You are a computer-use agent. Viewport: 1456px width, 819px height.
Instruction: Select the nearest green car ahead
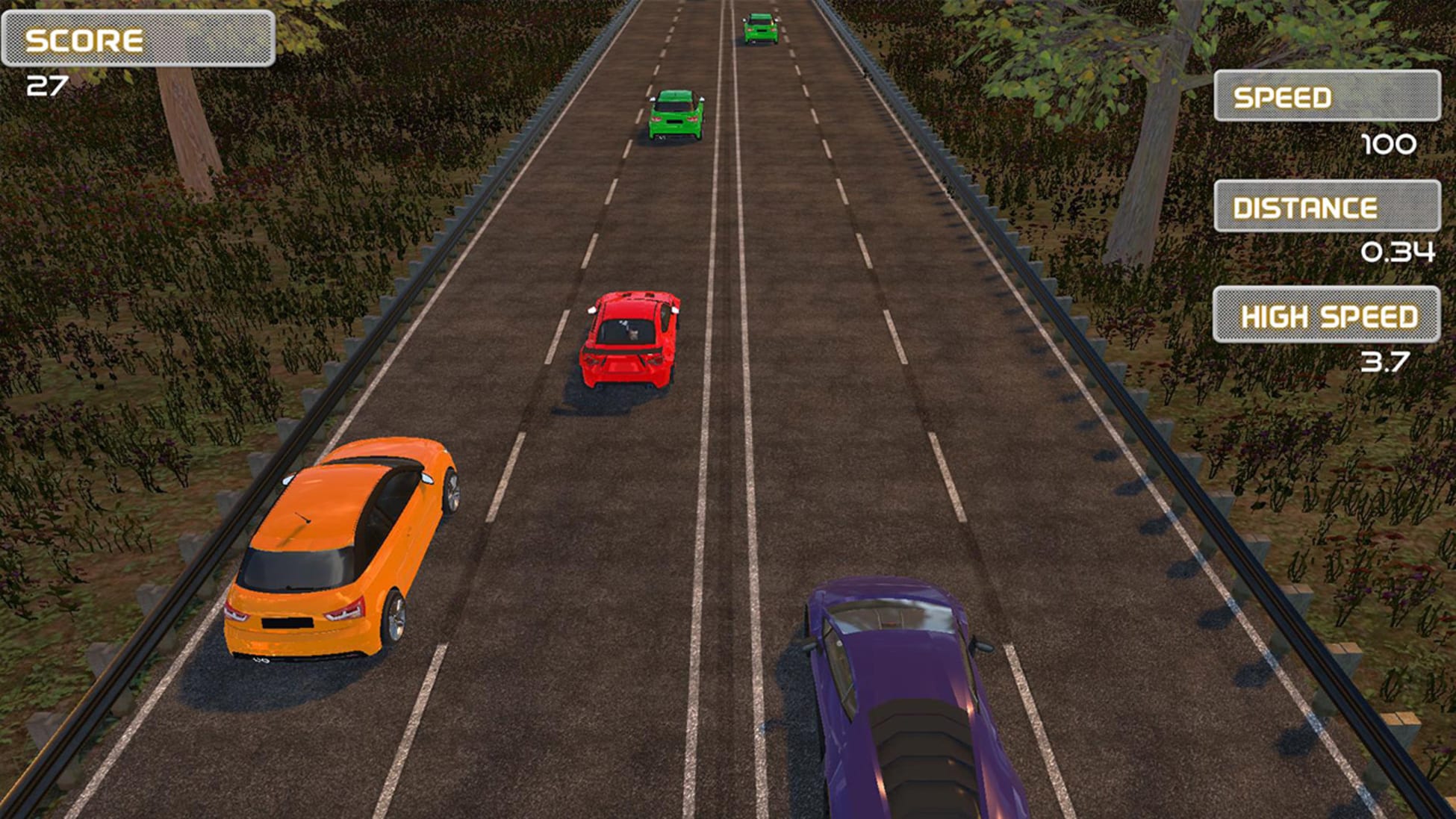pyautogui.click(x=674, y=116)
